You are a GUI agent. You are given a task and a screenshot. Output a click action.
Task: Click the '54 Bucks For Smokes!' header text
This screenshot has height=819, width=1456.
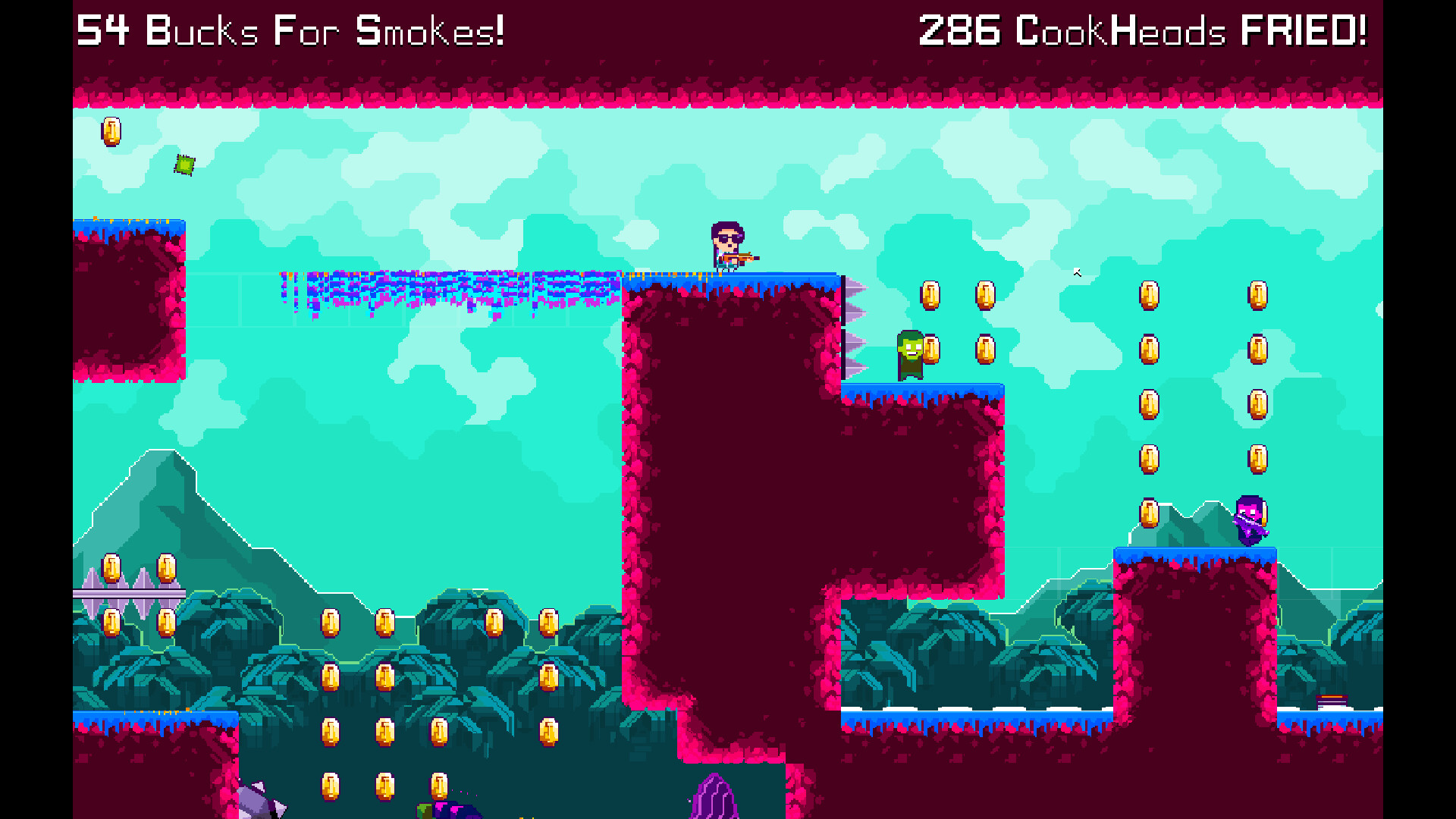tap(292, 30)
